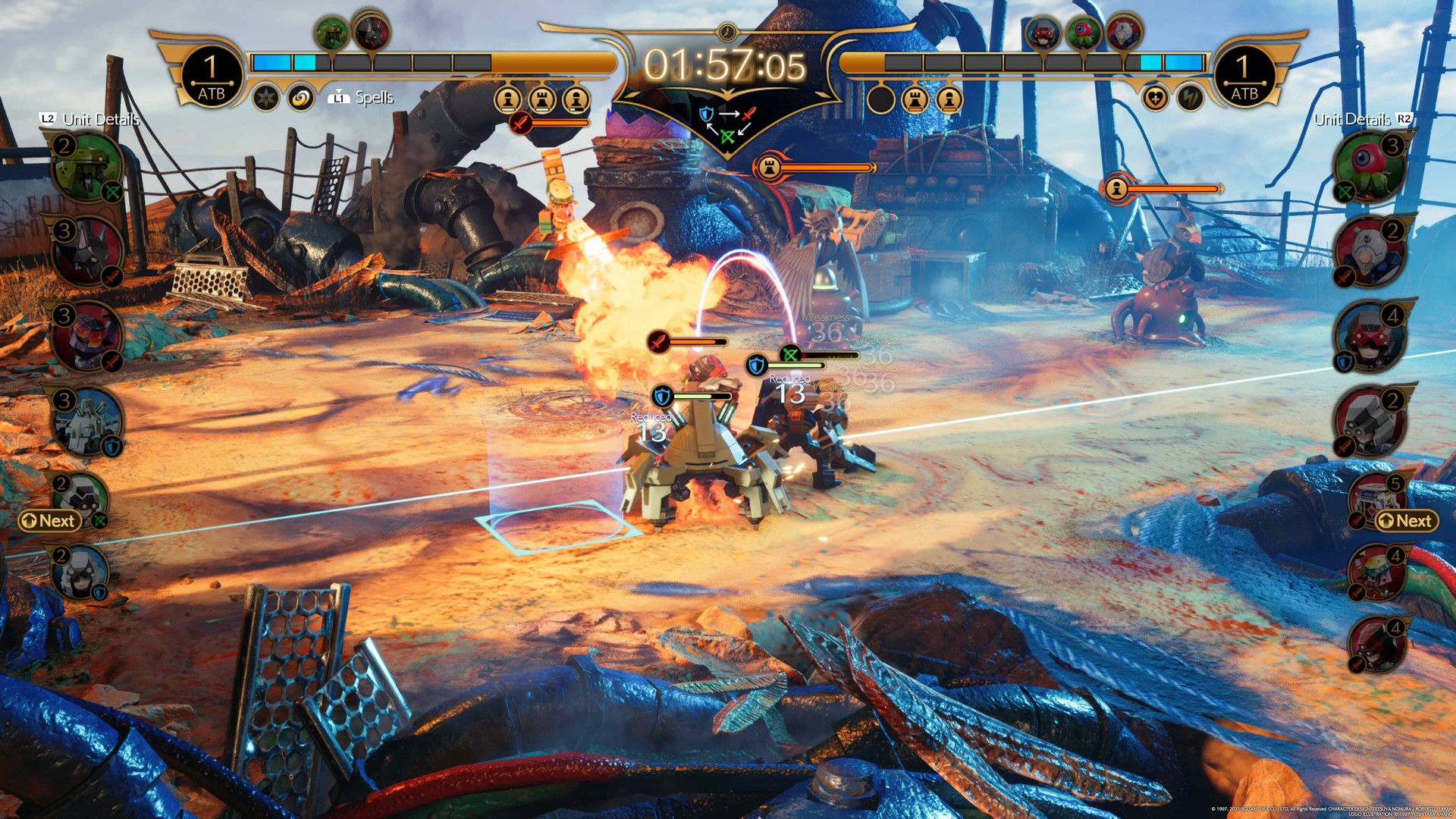Cast the star-shaped spell
Screen dimensions: 1456x819
(x=266, y=98)
